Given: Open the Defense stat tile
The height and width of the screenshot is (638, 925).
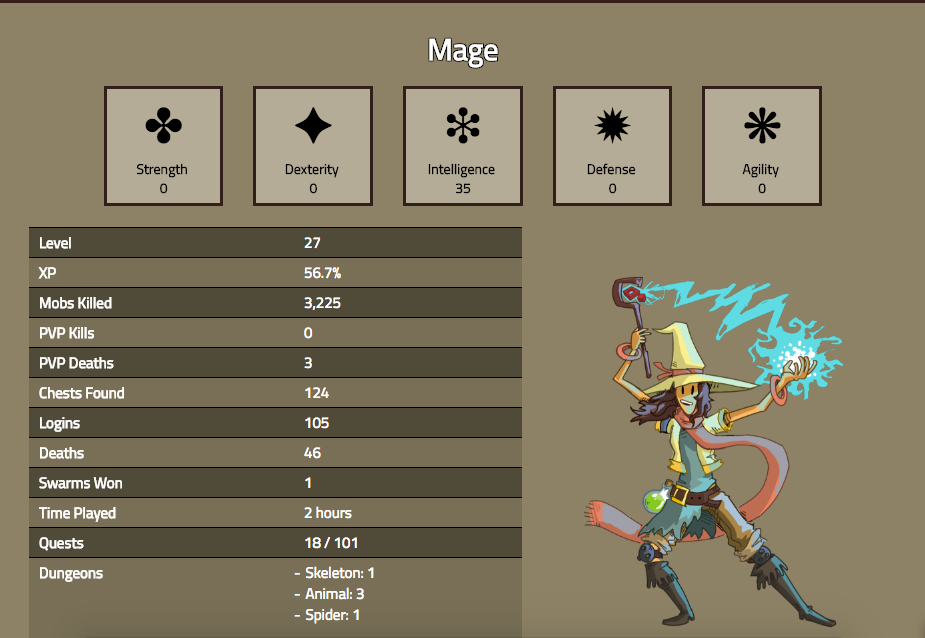Looking at the screenshot, I should (612, 146).
